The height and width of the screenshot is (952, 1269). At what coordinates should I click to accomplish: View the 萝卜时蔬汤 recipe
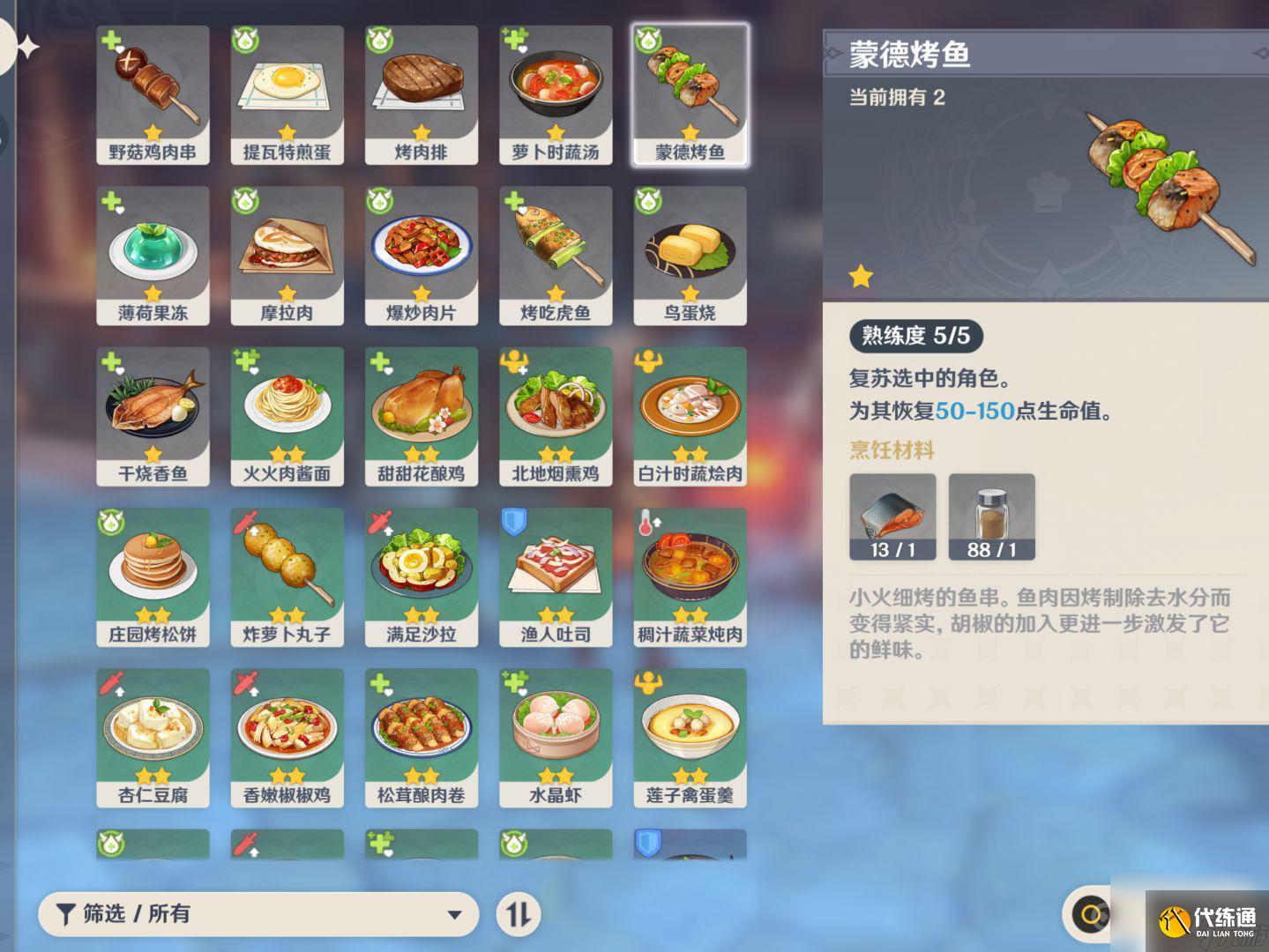click(556, 93)
